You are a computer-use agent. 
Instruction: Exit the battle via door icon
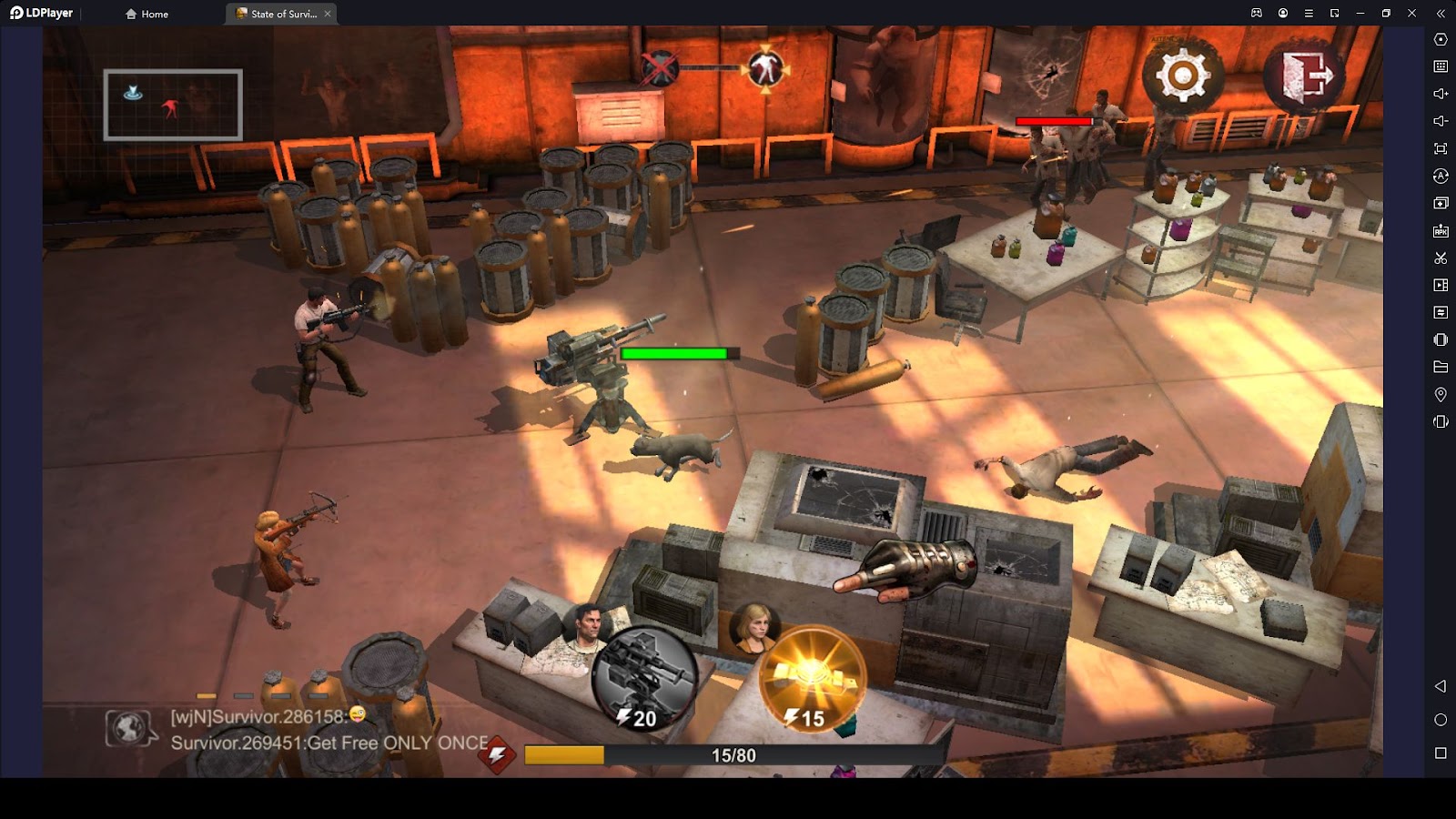pos(1306,75)
